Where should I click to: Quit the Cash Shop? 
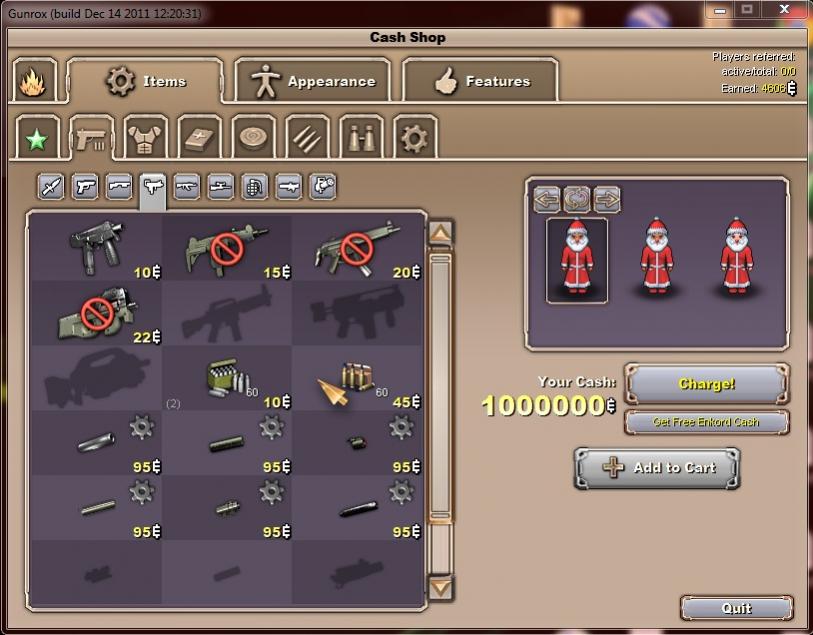[736, 608]
